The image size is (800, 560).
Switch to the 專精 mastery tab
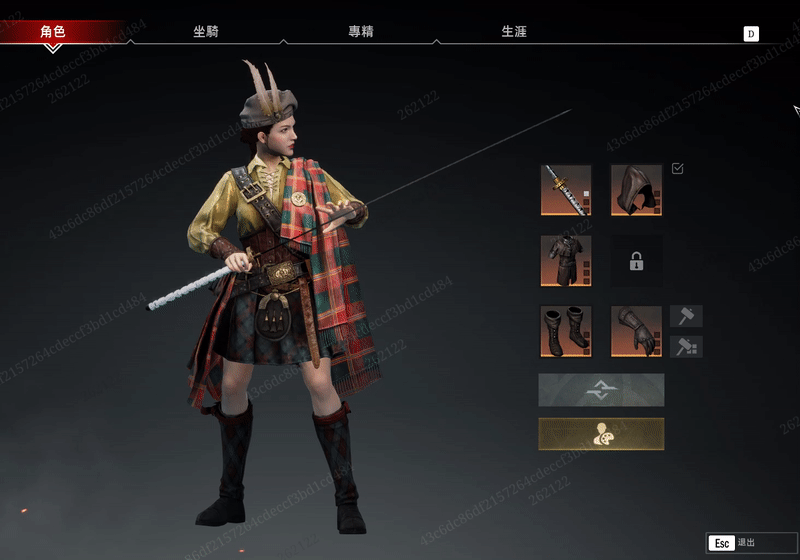(361, 32)
